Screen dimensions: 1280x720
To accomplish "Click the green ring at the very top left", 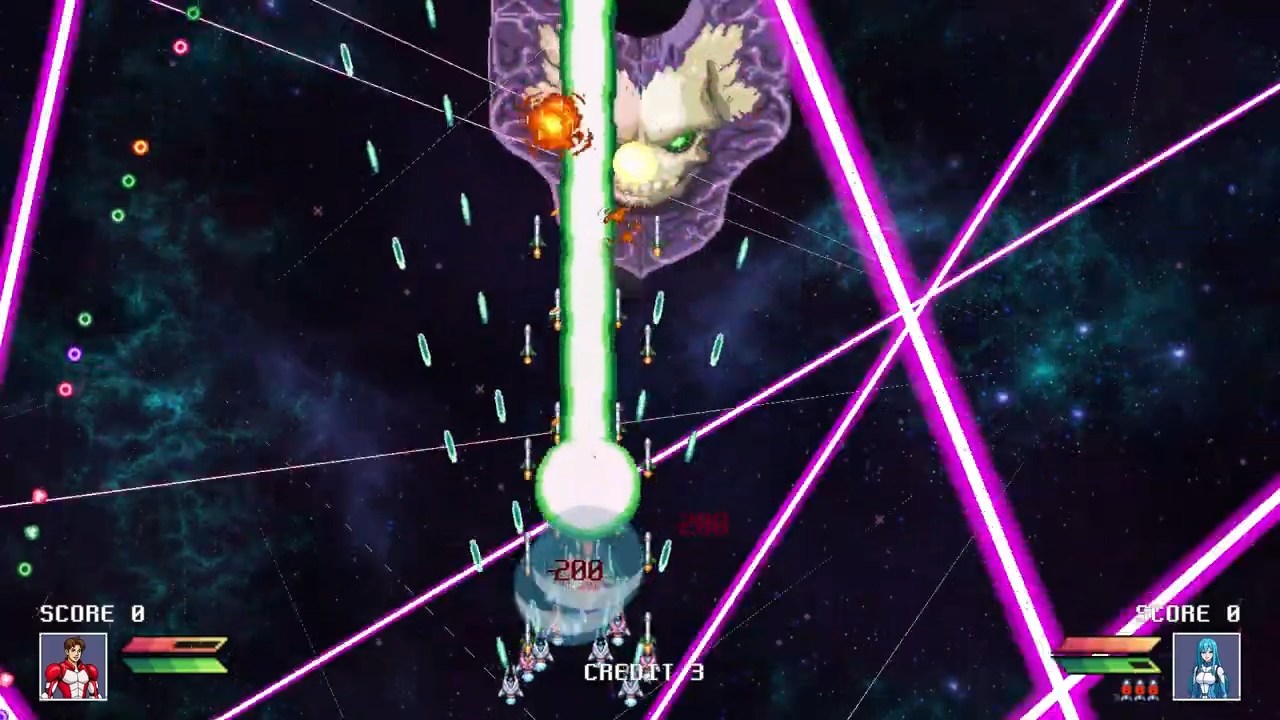I will pos(193,12).
